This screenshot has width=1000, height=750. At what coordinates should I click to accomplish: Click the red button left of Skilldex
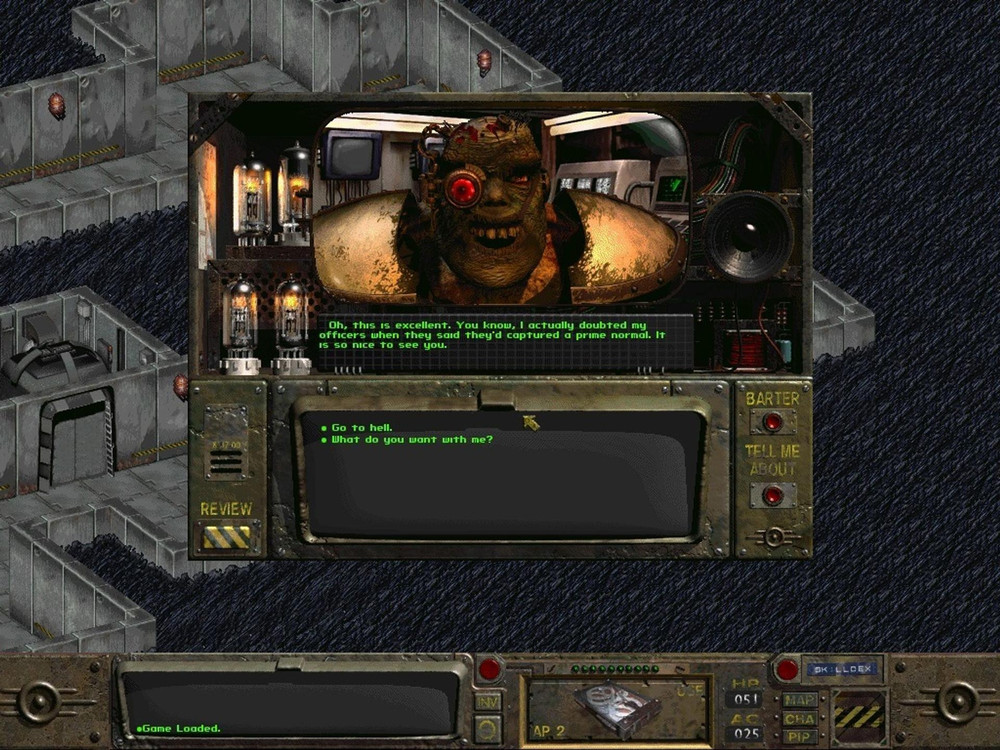[786, 669]
